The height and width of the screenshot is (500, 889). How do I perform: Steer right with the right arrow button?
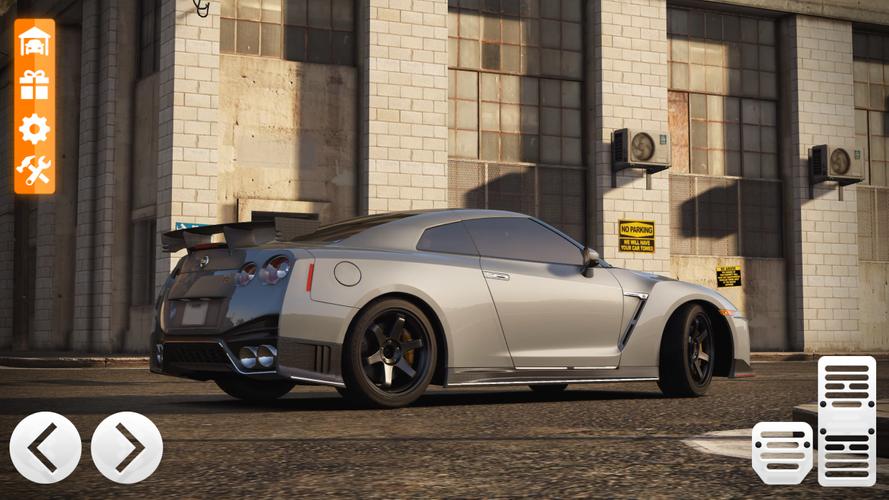click(x=127, y=447)
